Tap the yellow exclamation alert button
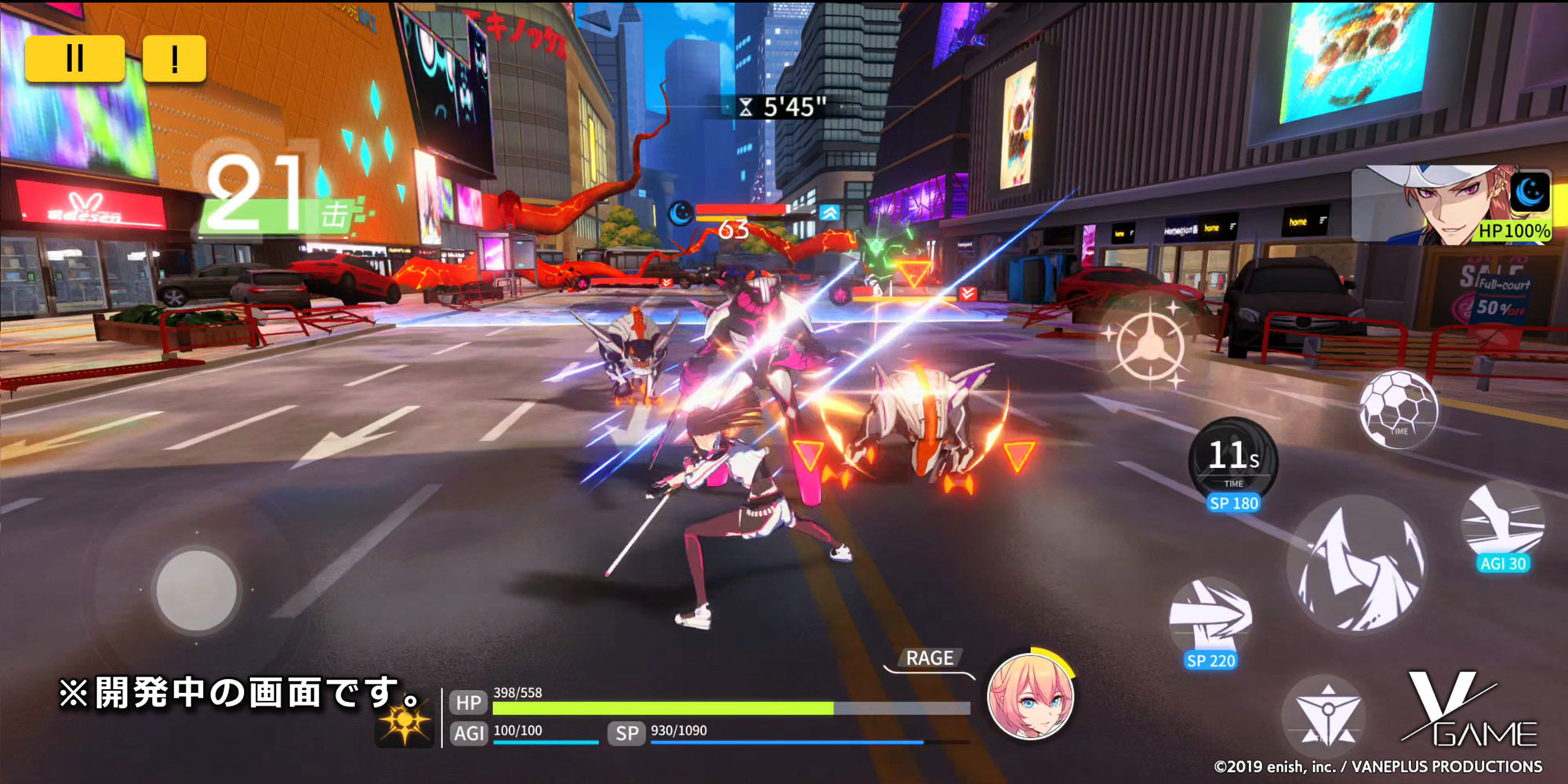The height and width of the screenshot is (784, 1568). click(174, 58)
